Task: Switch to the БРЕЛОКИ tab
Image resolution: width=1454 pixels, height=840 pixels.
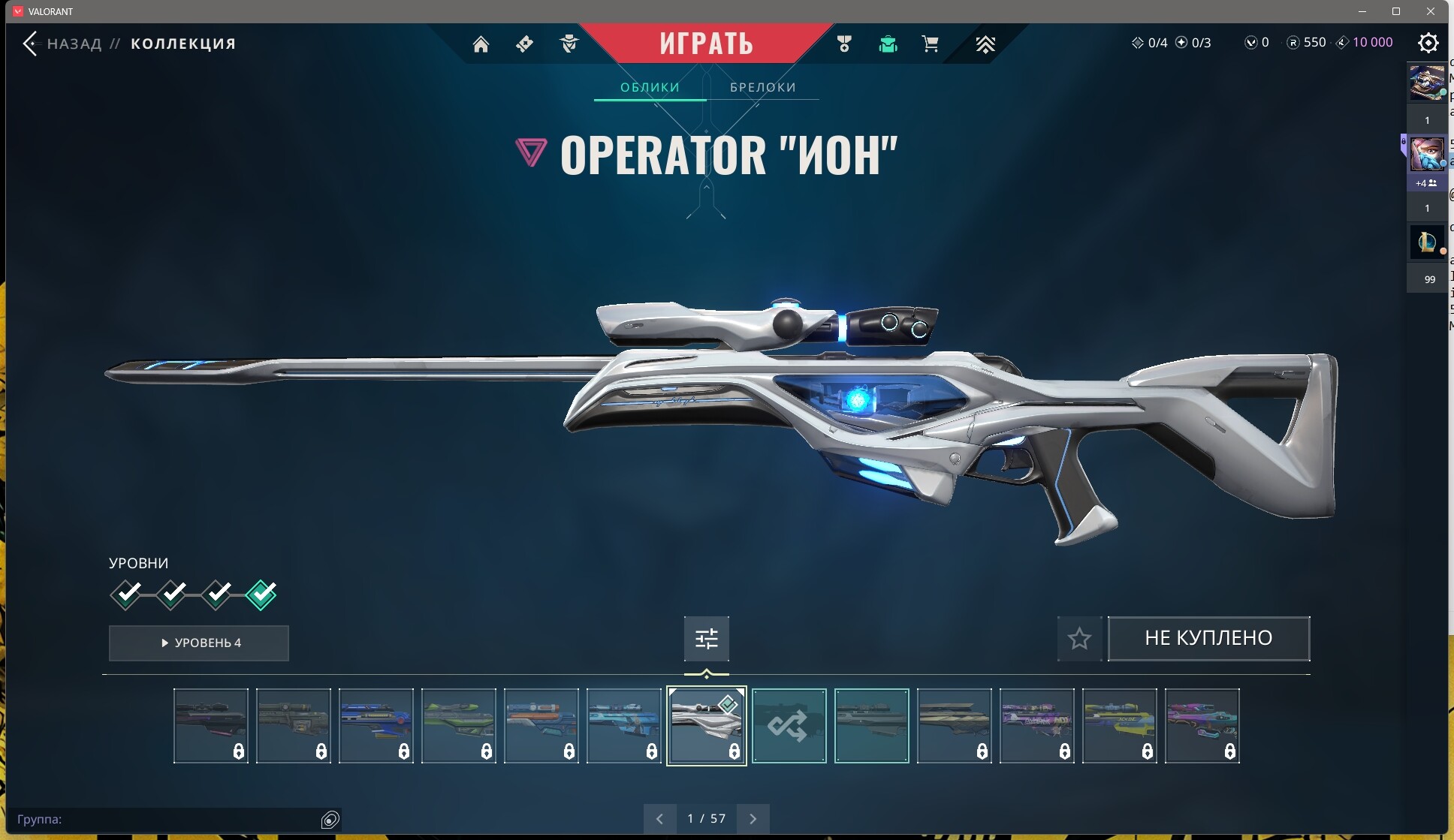Action: click(x=762, y=87)
